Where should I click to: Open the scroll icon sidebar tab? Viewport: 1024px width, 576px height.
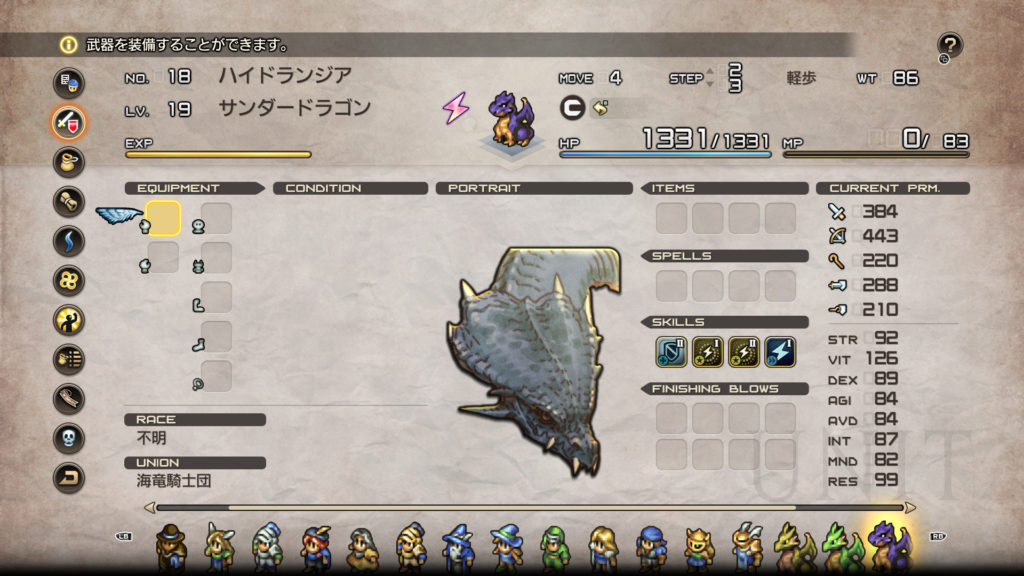click(68, 201)
